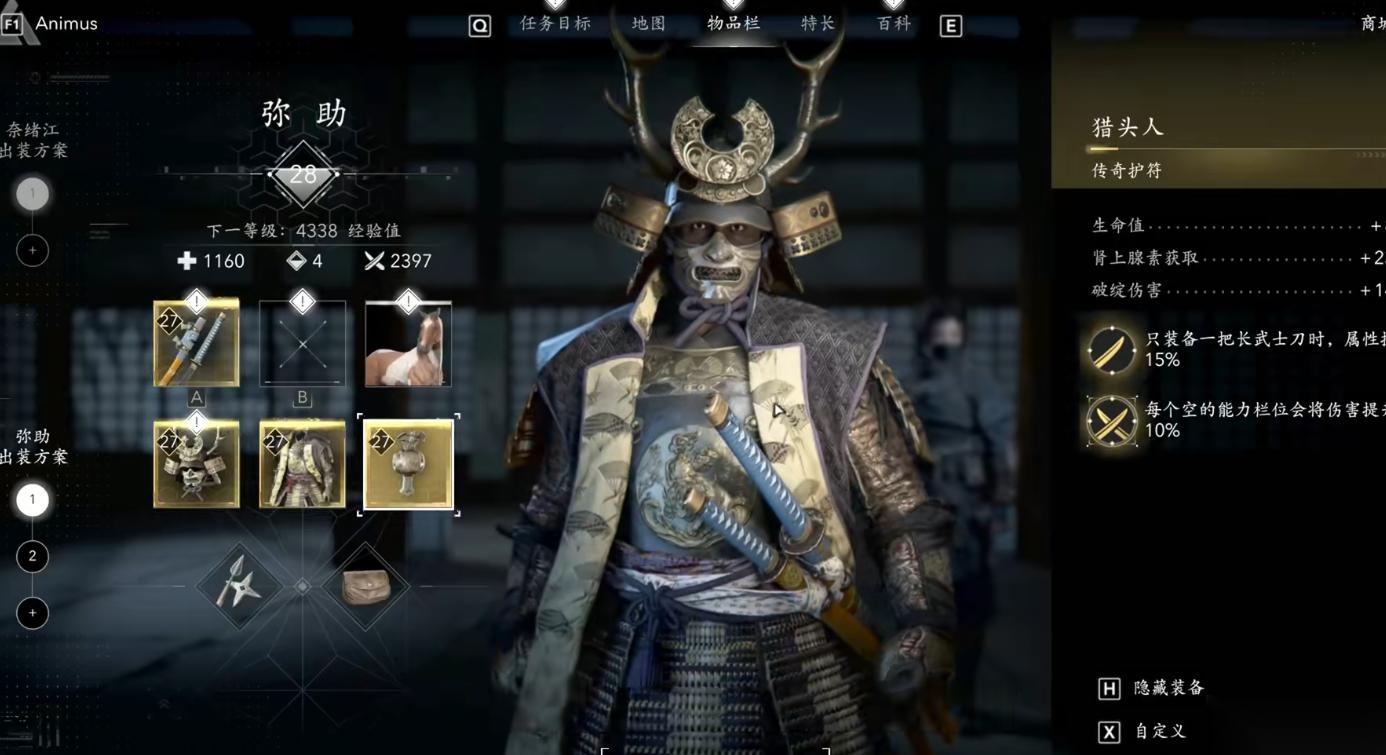Select the samurai helmet equipment slot
Viewport: 1386px width, 755px height.
tap(196, 464)
